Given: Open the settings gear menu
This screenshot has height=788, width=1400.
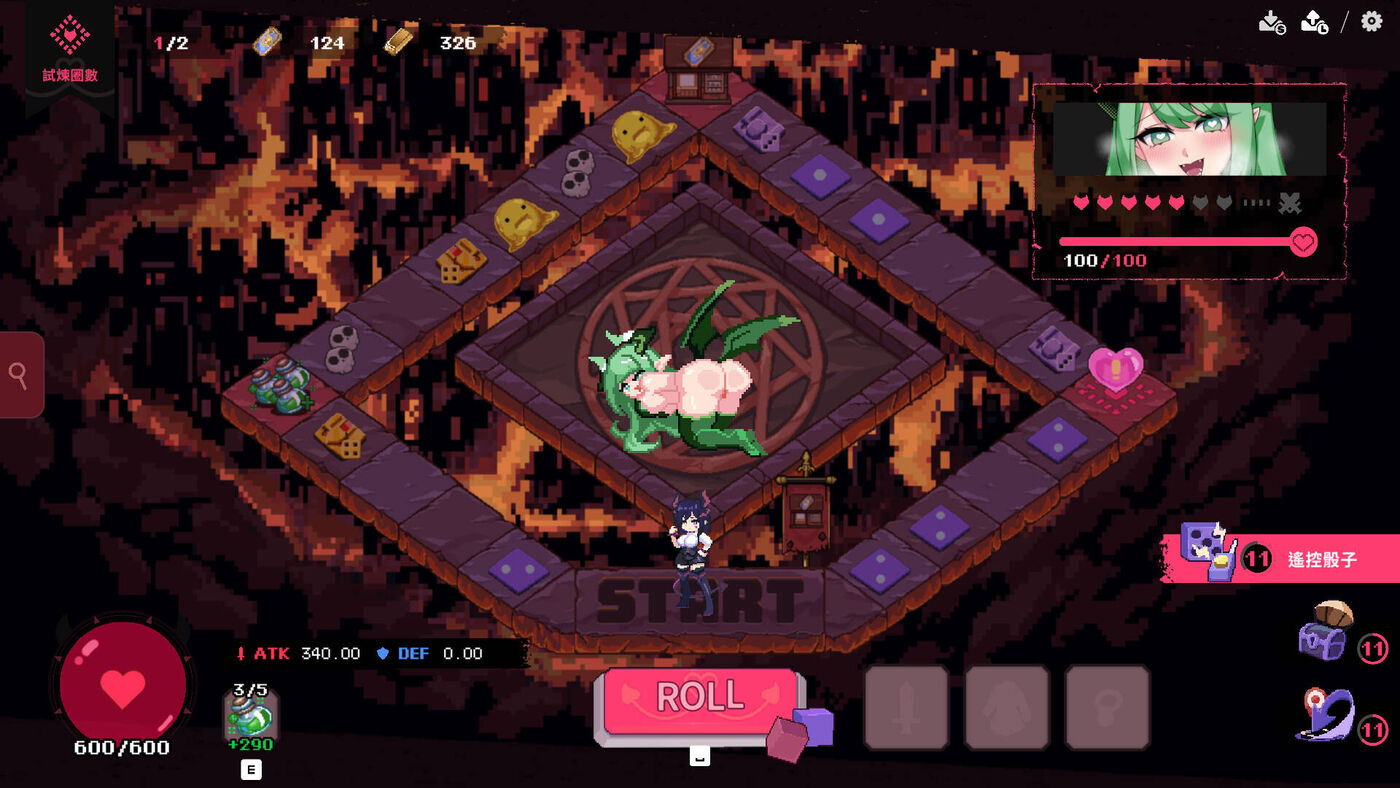Looking at the screenshot, I should 1372,21.
